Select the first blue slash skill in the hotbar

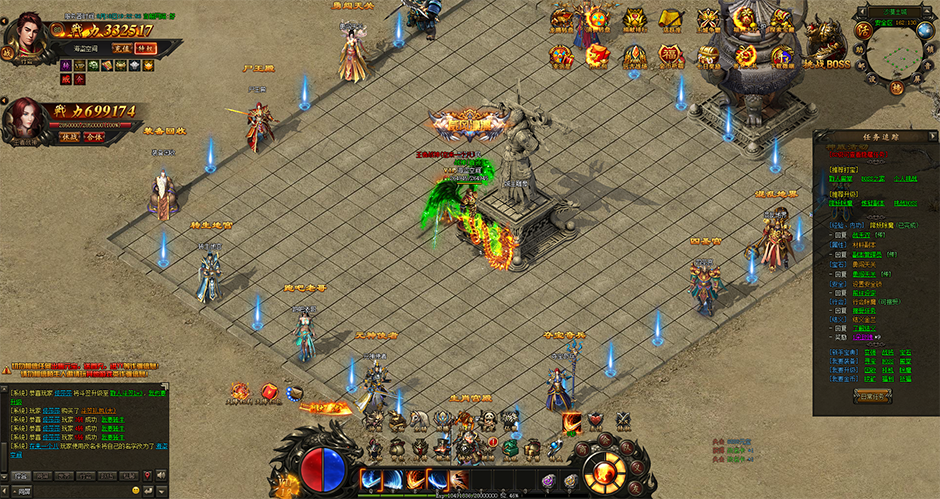[x=372, y=479]
